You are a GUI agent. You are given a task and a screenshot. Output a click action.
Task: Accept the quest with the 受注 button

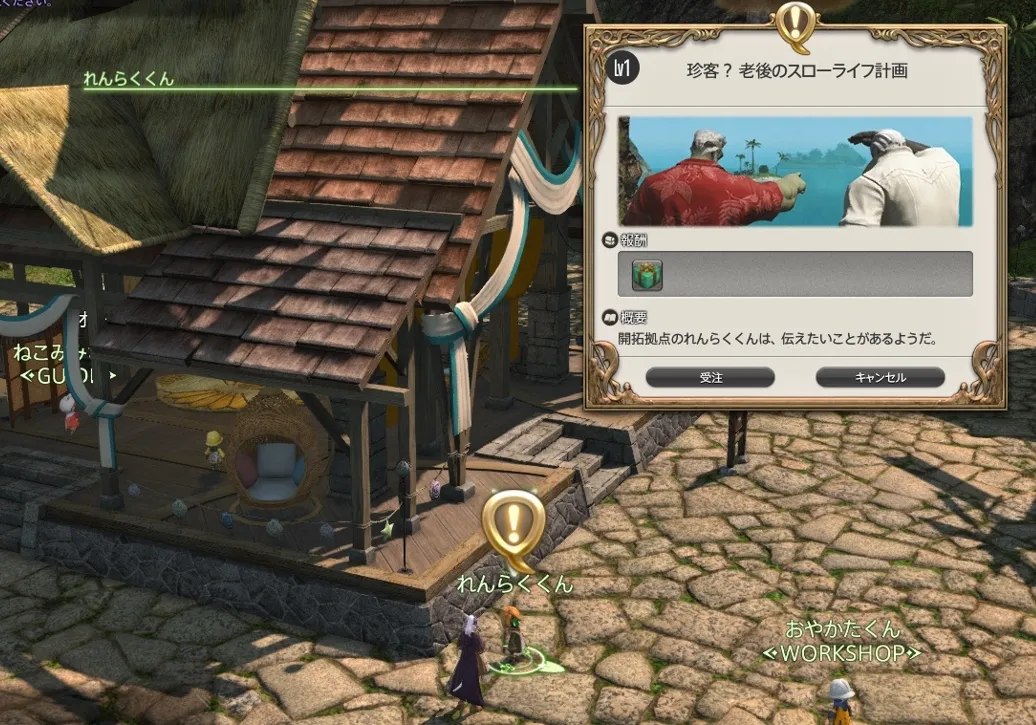(x=710, y=377)
